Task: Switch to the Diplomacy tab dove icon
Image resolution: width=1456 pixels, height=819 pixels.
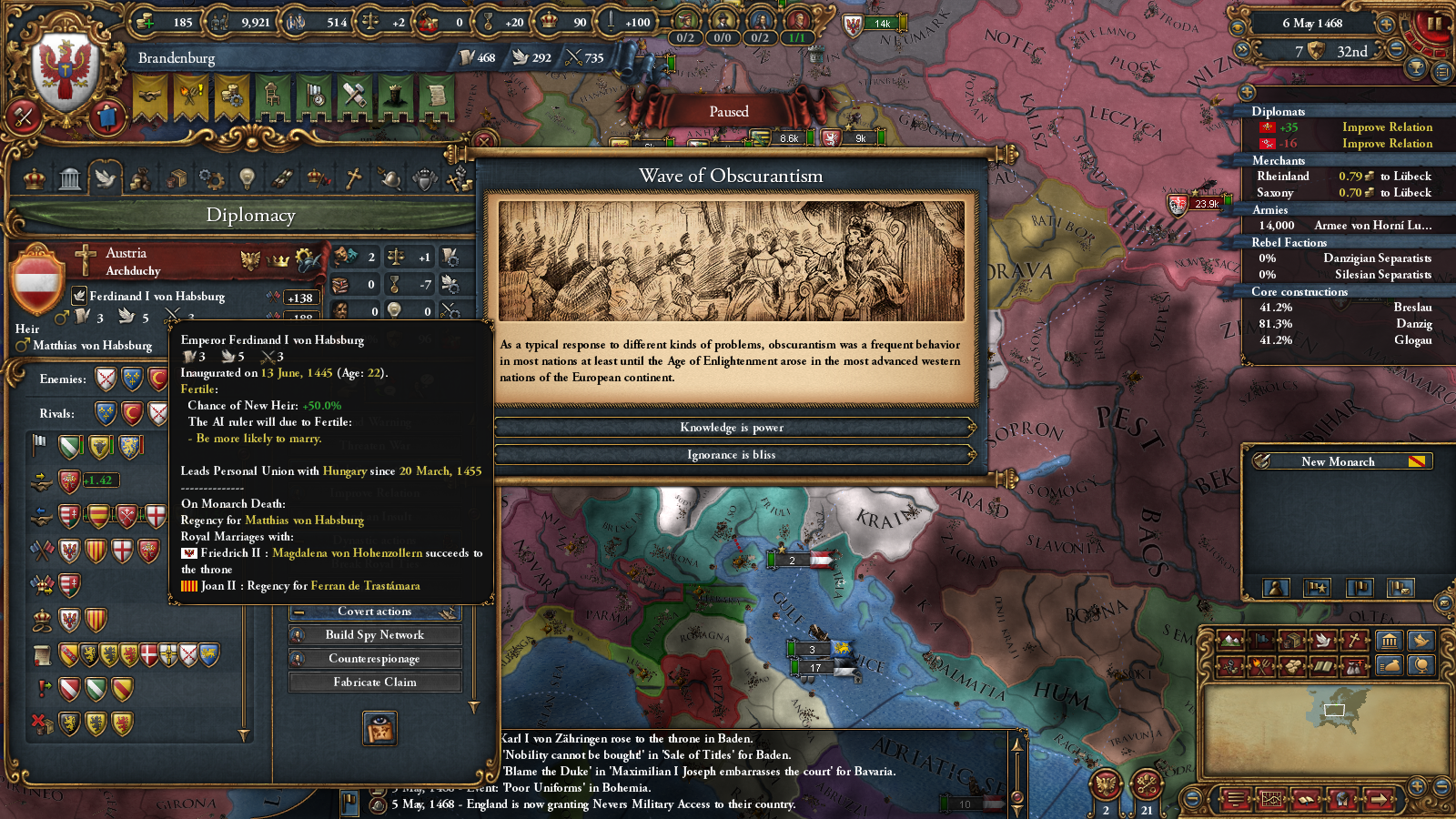Action: point(106,178)
